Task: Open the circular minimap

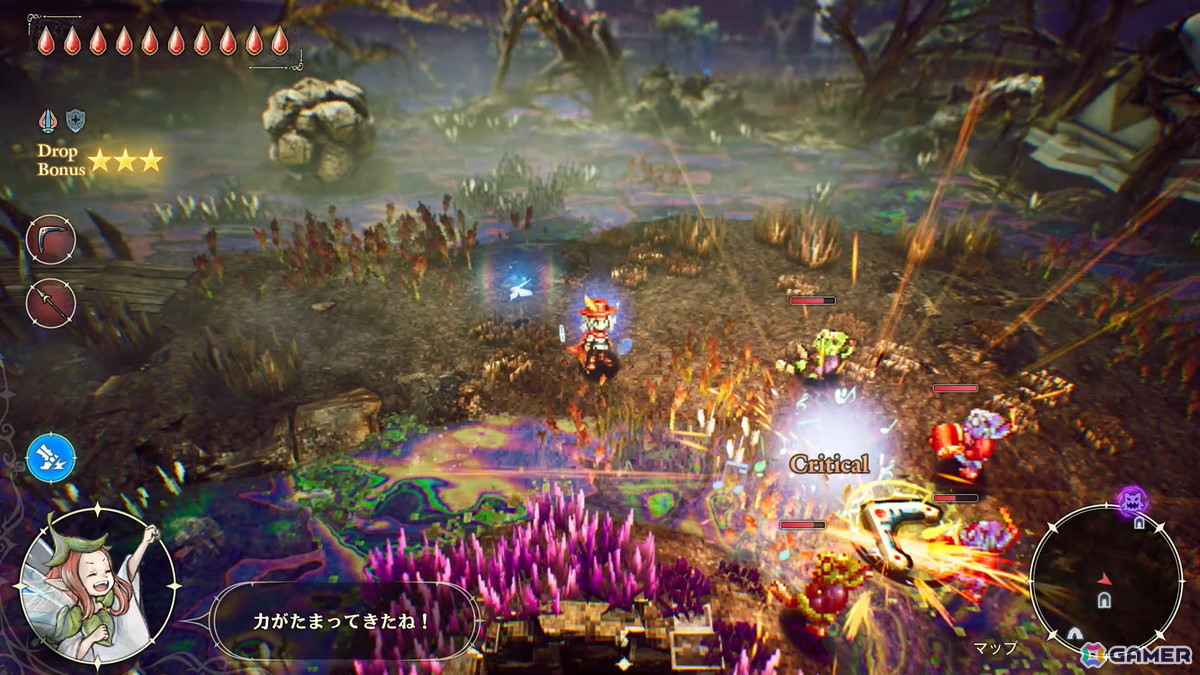Action: pyautogui.click(x=1106, y=579)
